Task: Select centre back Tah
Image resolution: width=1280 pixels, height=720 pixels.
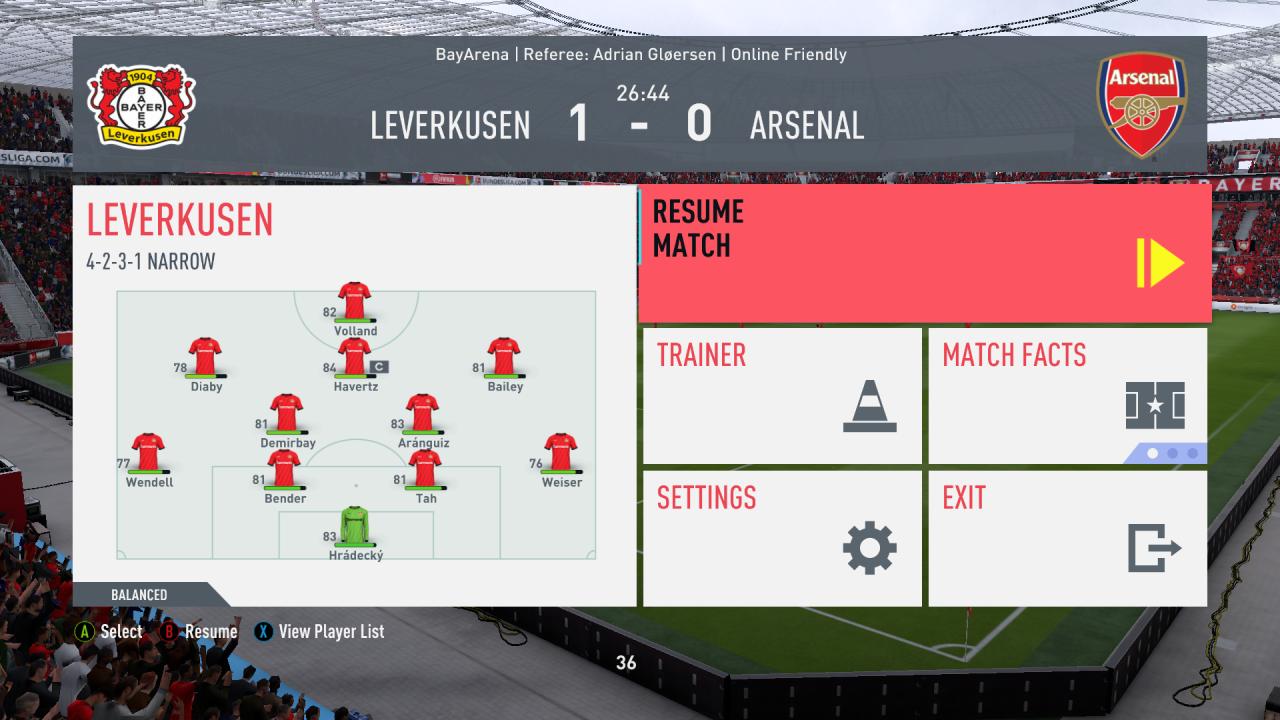Action: point(425,468)
